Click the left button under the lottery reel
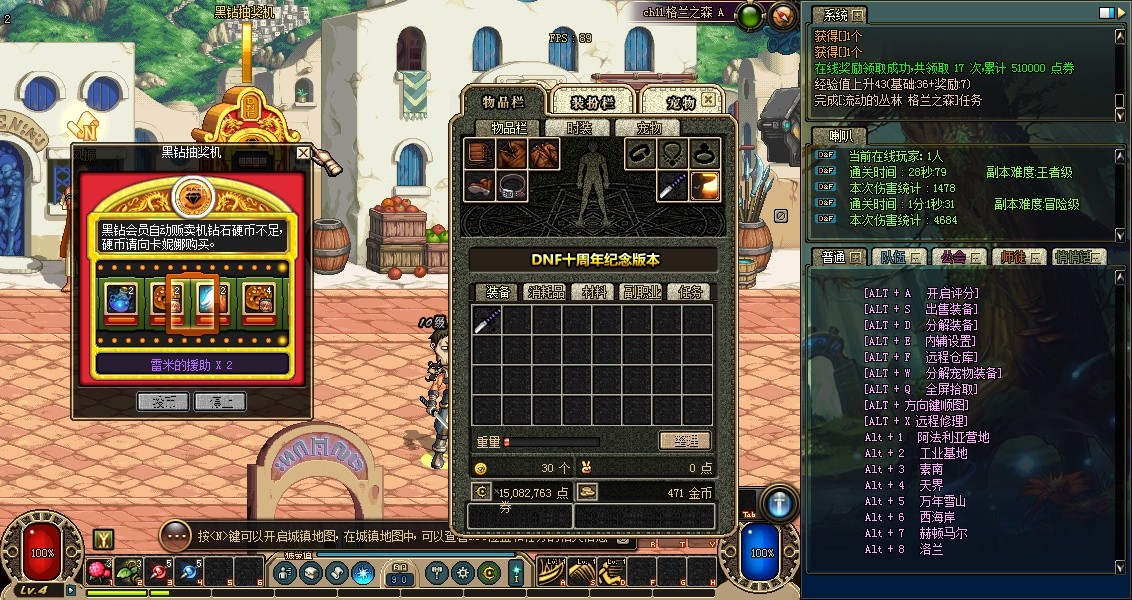This screenshot has width=1132, height=600. coord(162,401)
